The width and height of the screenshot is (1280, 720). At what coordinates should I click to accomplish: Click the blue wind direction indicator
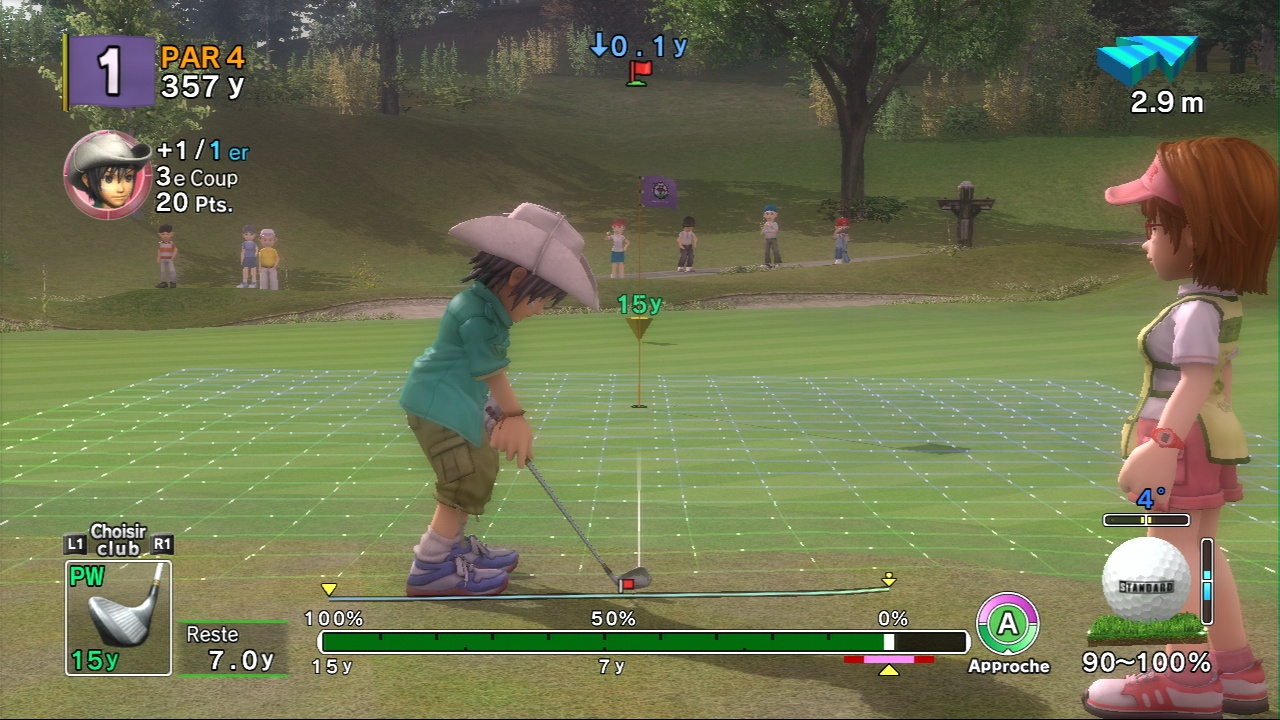click(x=1146, y=59)
